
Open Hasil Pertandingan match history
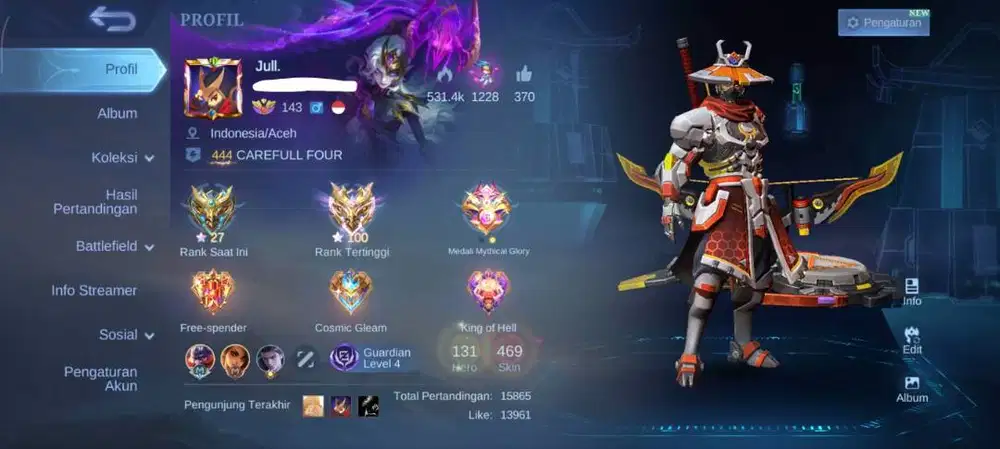[x=95, y=201]
